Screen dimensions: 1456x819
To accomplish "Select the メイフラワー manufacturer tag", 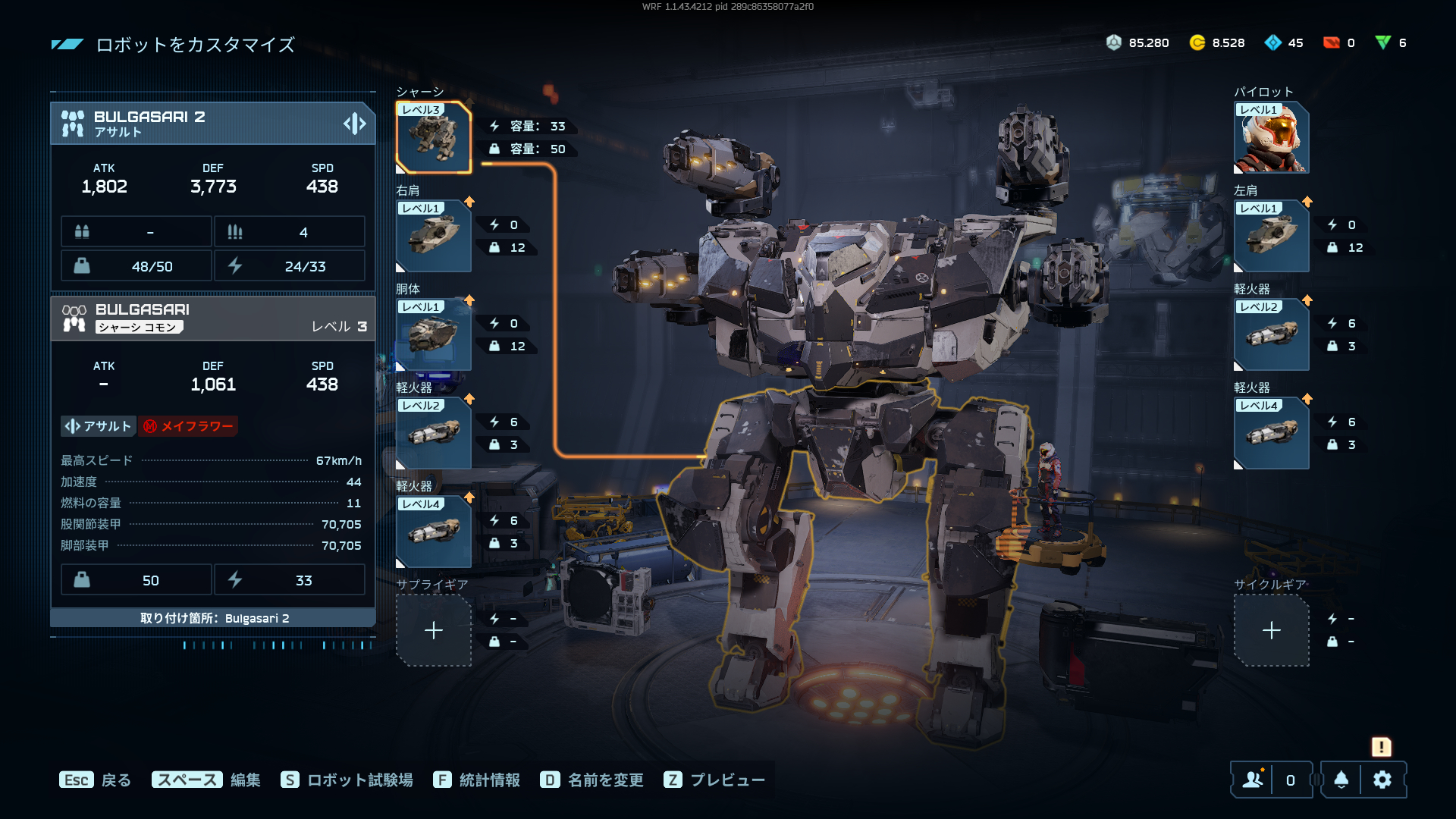I will click(x=188, y=426).
